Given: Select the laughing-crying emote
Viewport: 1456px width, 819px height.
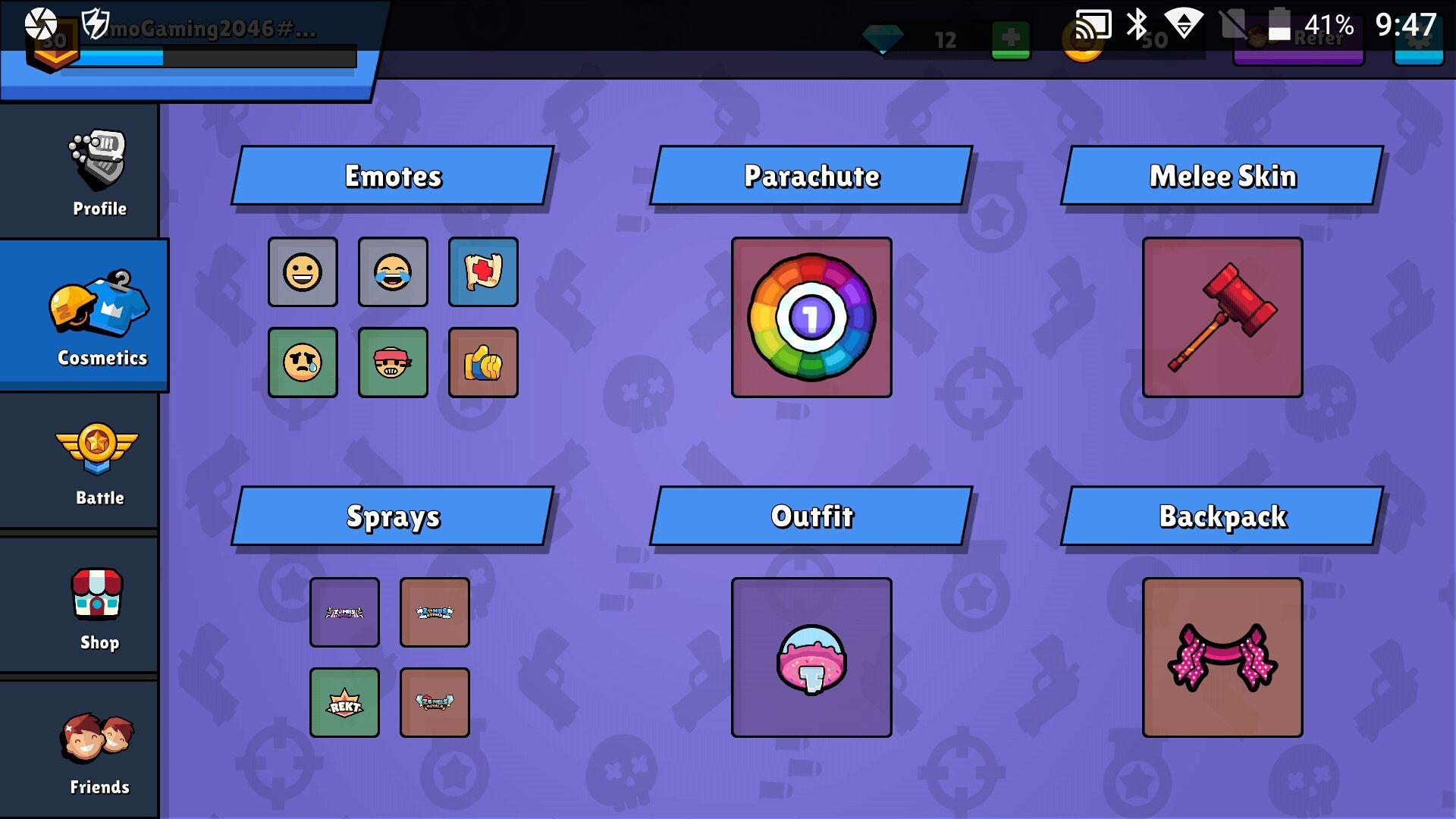Looking at the screenshot, I should click(393, 273).
